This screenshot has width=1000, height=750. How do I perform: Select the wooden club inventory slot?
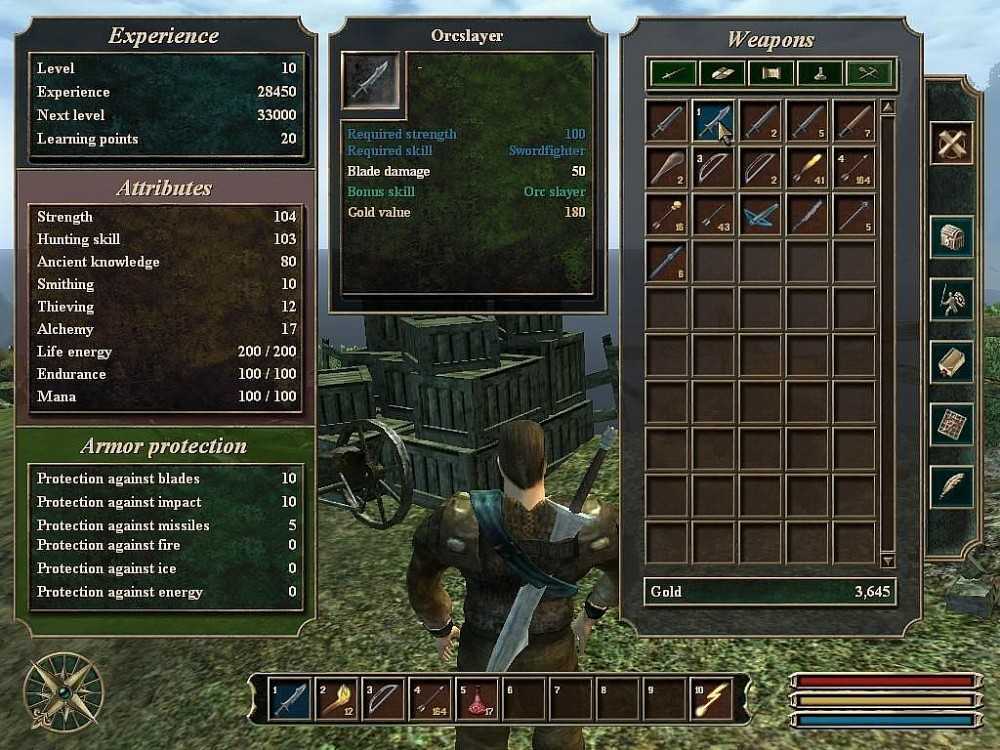[666, 167]
